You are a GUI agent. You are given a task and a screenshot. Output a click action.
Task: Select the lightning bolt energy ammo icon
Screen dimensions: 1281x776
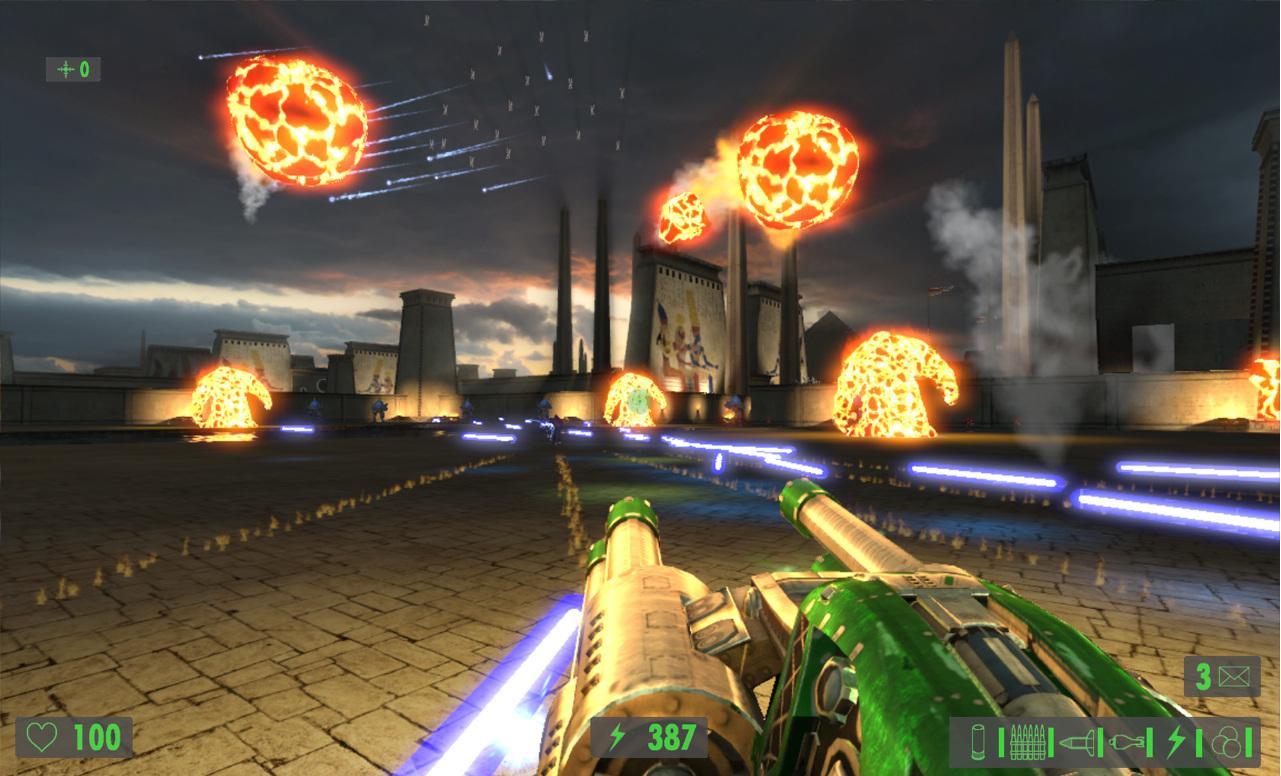pyautogui.click(x=1175, y=742)
